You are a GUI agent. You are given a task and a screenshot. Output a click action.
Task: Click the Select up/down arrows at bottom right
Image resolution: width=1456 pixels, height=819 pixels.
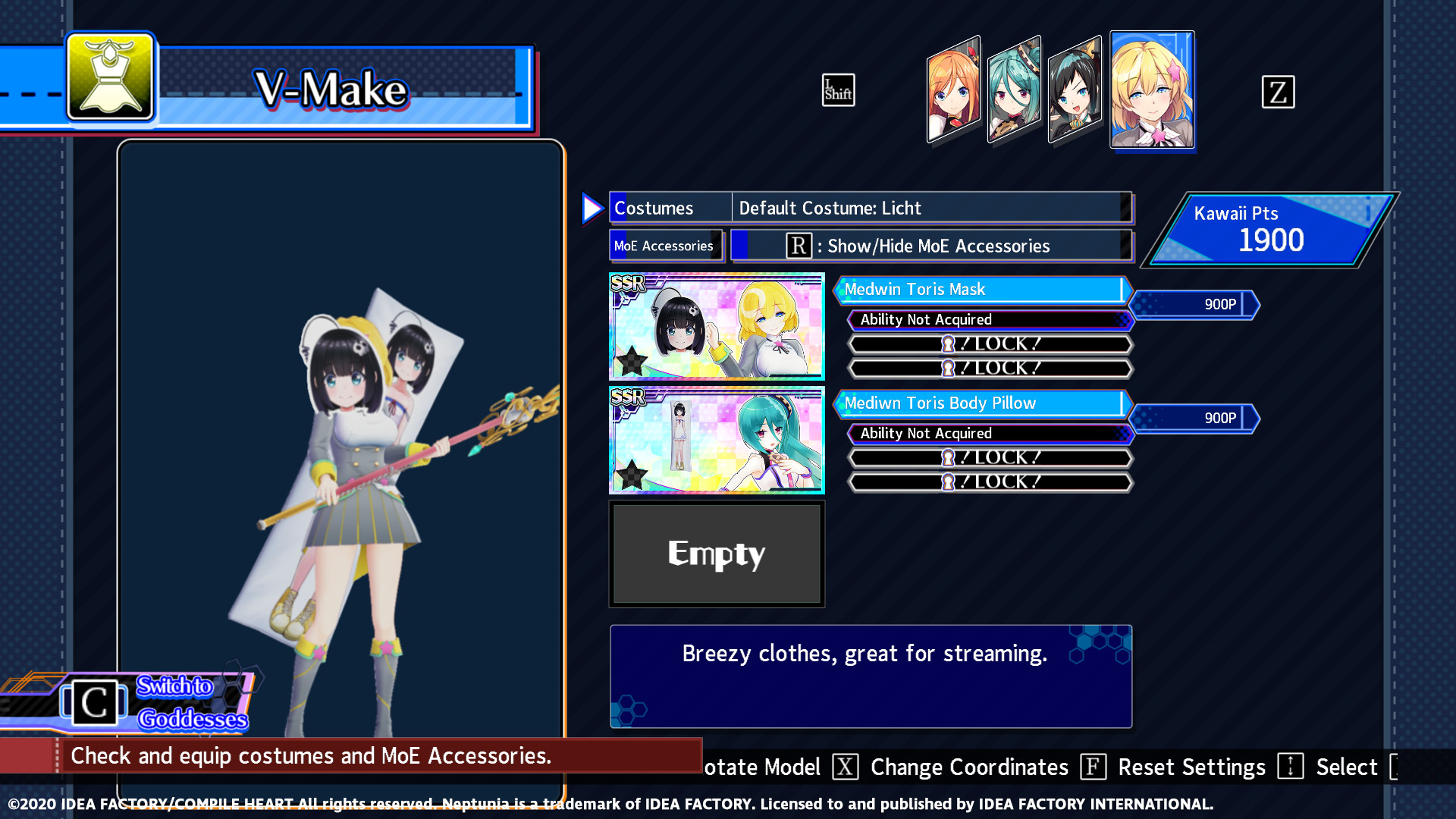(x=1290, y=767)
